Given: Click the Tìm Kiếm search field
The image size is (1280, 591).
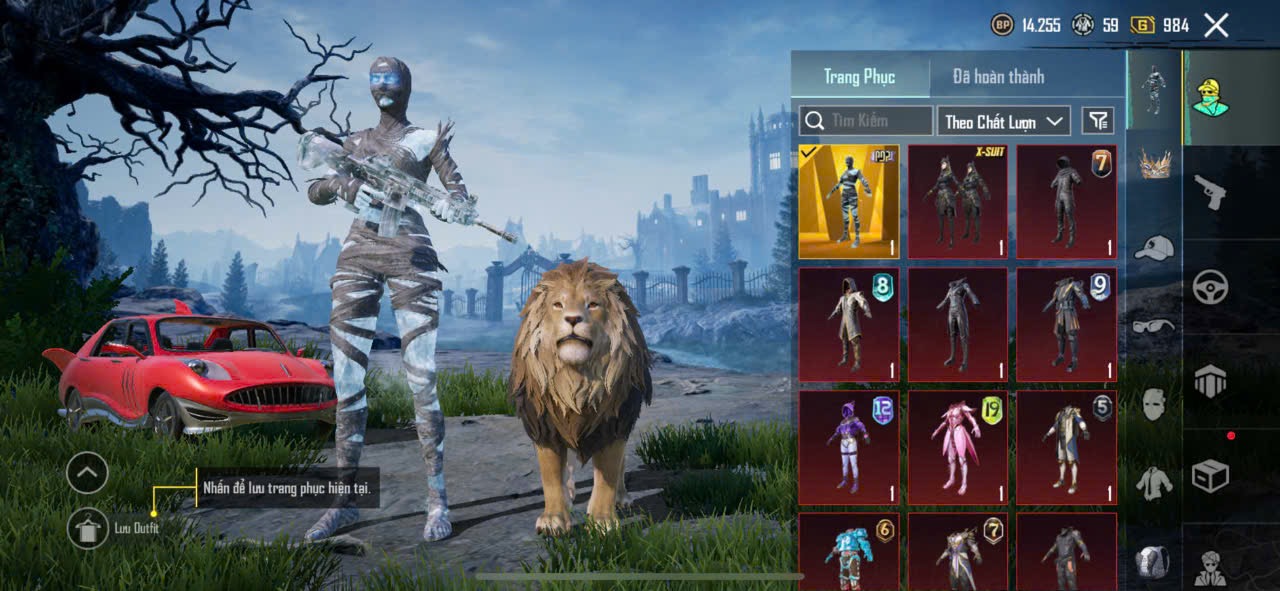Looking at the screenshot, I should tap(866, 121).
